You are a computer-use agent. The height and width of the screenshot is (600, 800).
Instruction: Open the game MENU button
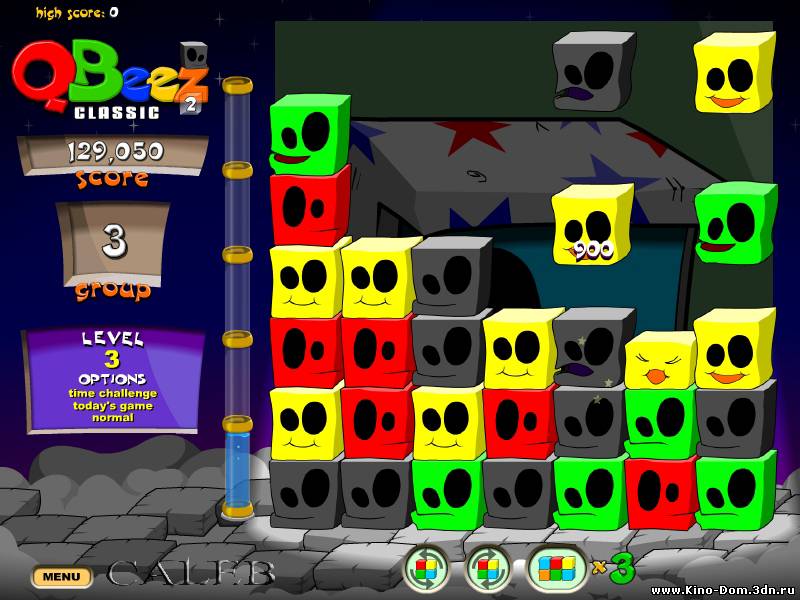click(x=61, y=577)
